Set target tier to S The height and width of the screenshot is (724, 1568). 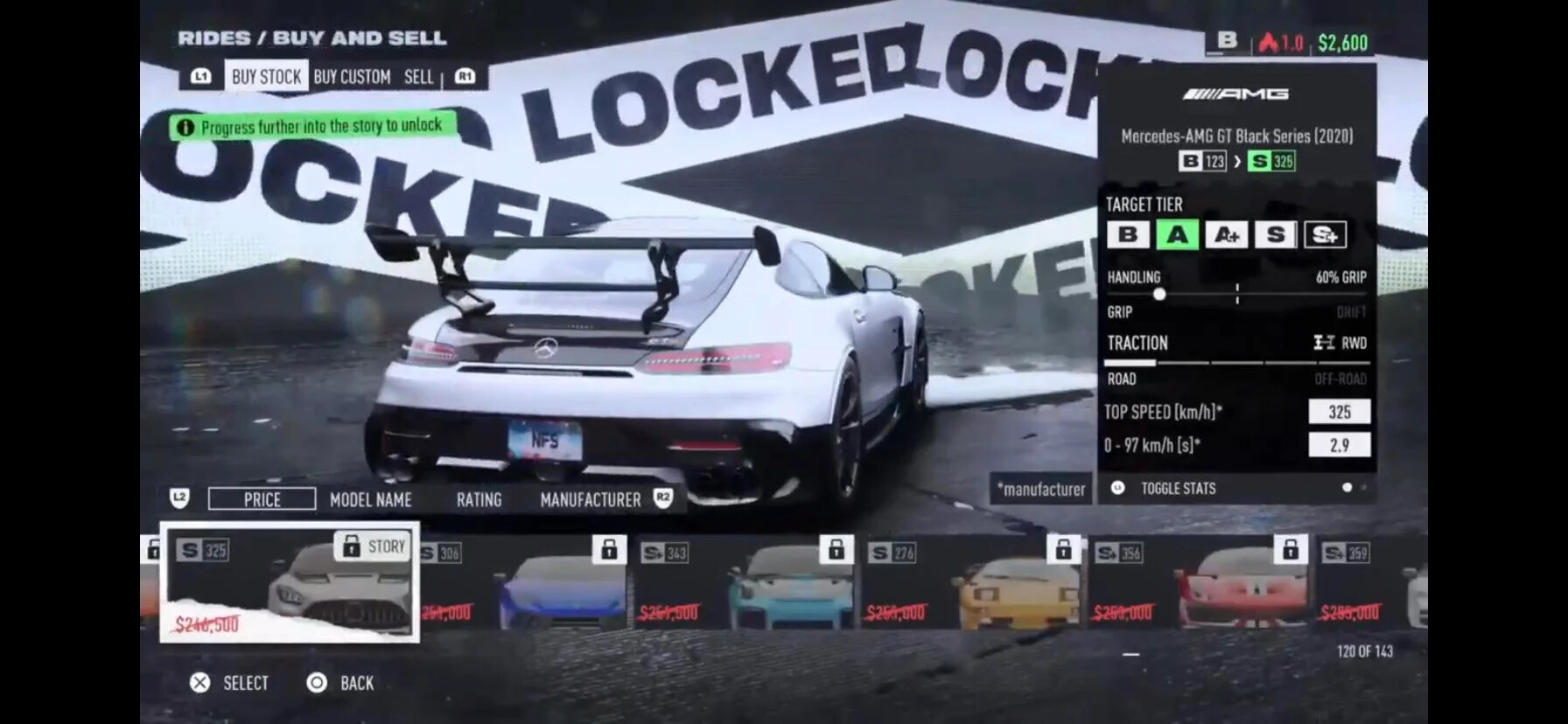(1275, 234)
